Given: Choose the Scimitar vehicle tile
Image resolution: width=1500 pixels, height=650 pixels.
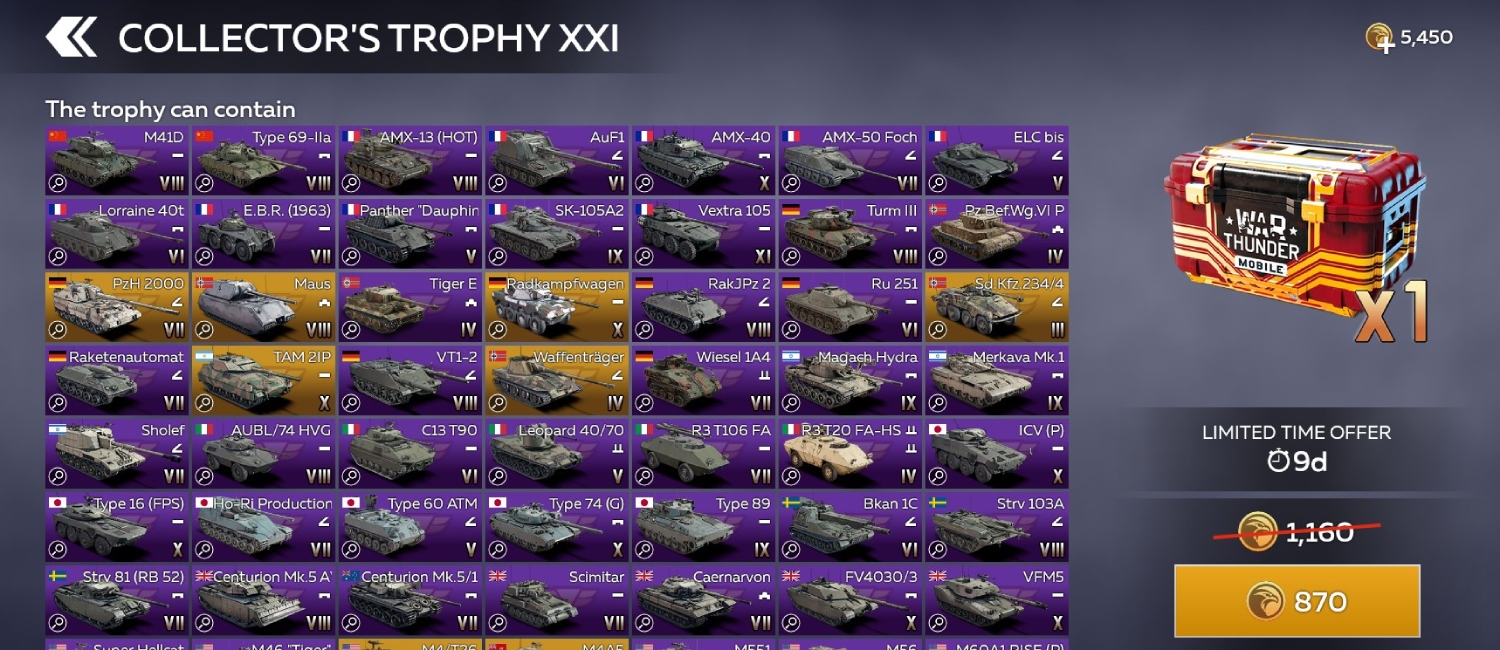Looking at the screenshot, I should pos(557,599).
